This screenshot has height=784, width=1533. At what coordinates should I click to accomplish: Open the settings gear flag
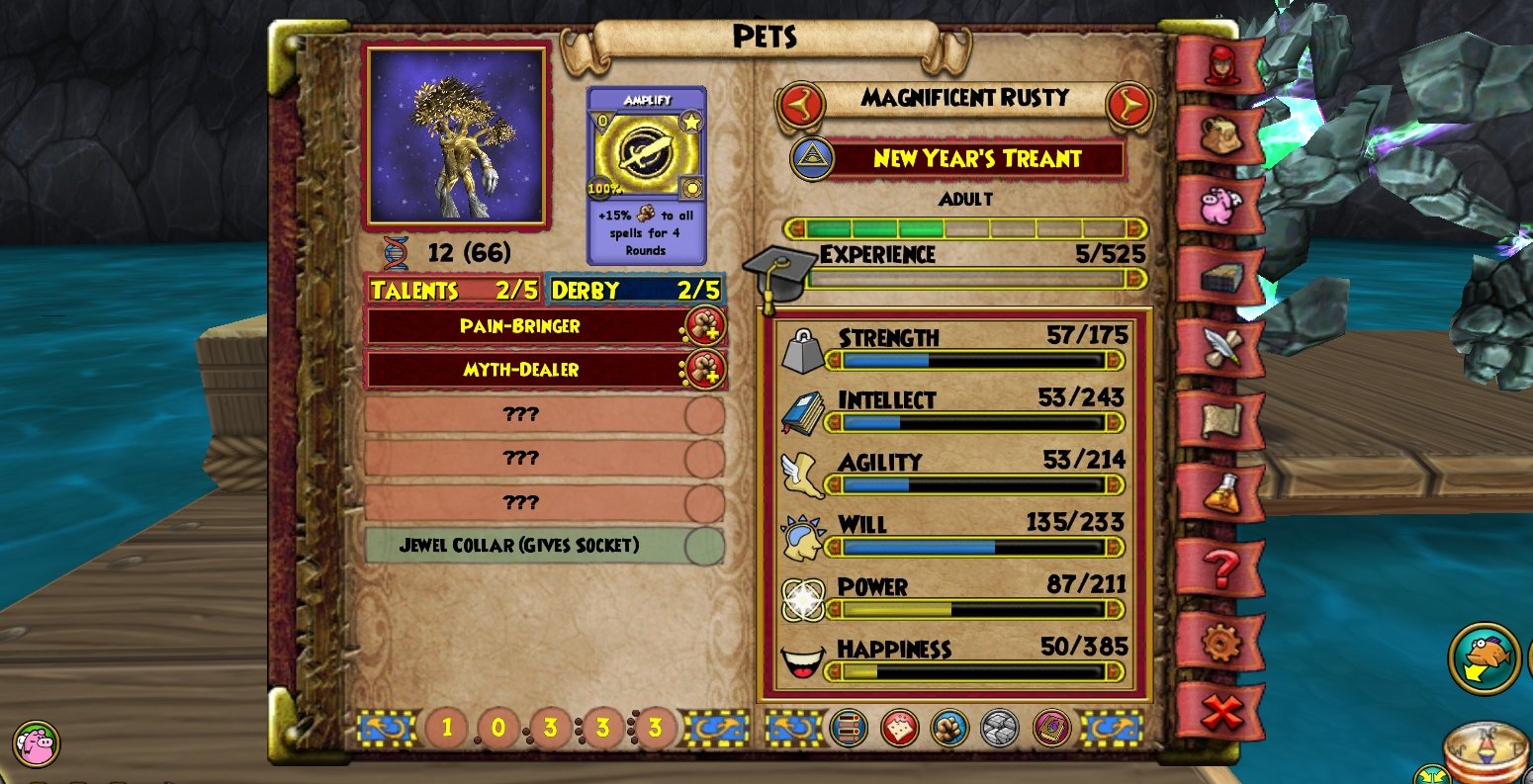click(x=1222, y=641)
